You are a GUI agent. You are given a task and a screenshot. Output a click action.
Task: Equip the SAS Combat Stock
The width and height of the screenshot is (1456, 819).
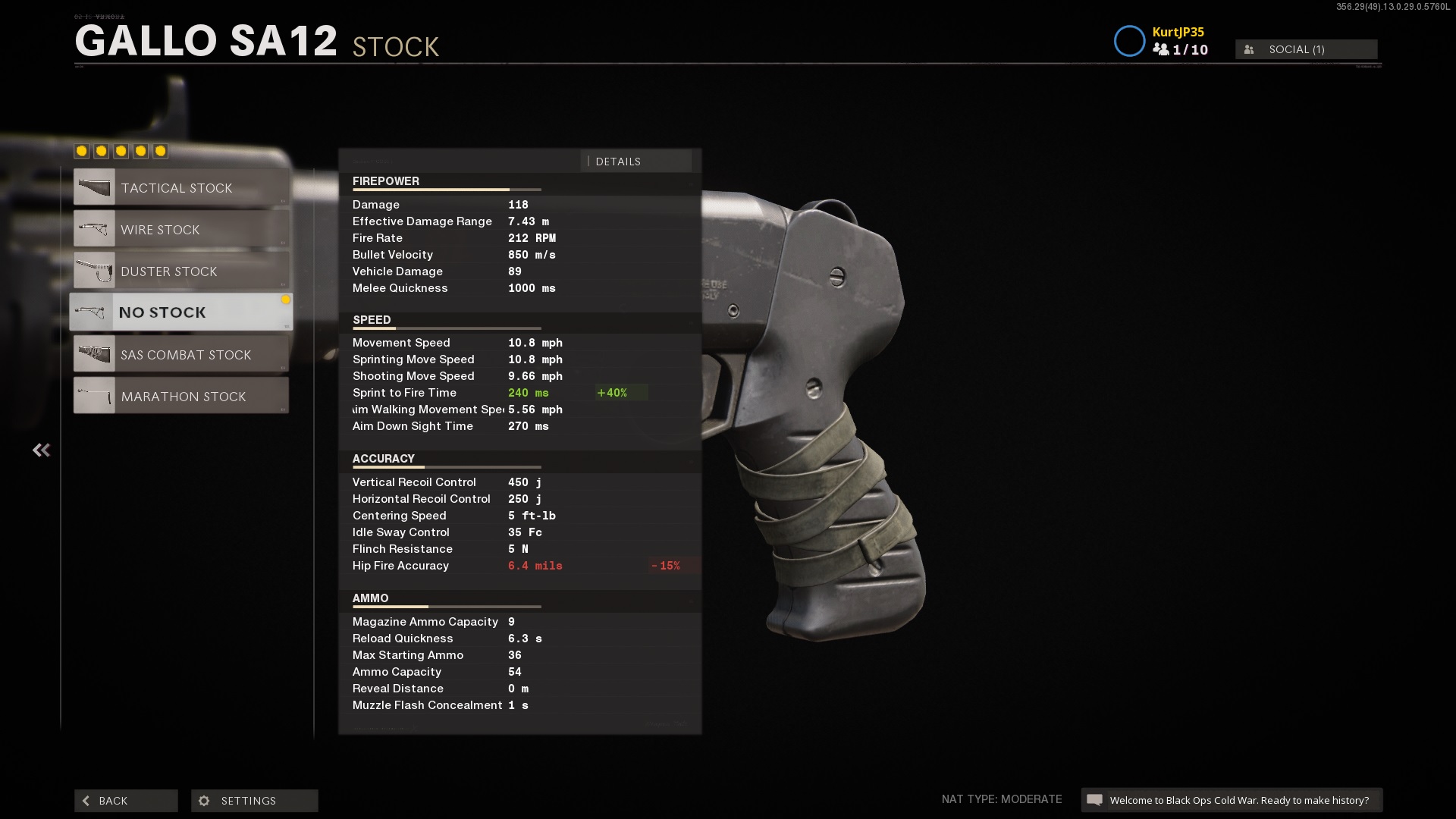[181, 354]
